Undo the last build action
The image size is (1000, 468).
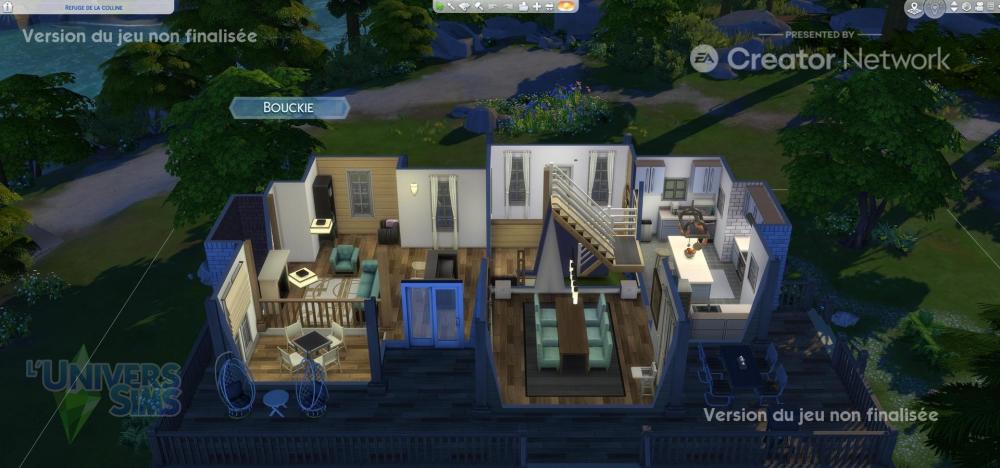coord(494,6)
